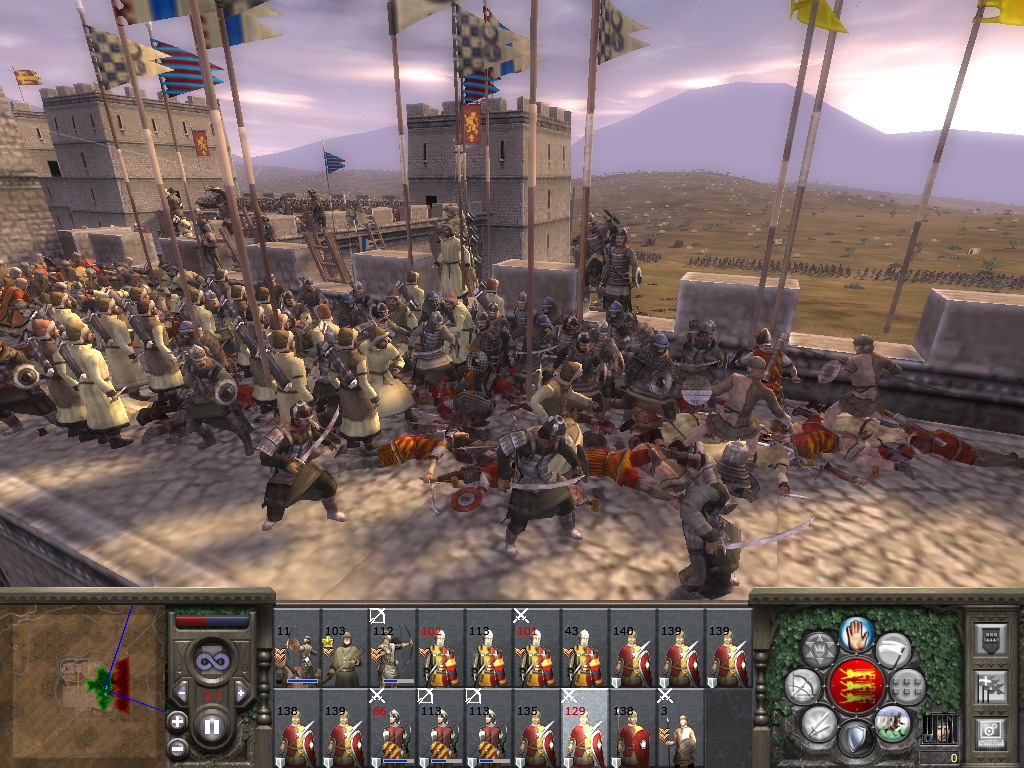Viewport: 1024px width, 768px height.
Task: Open the group formations grid button
Action: pos(907,687)
